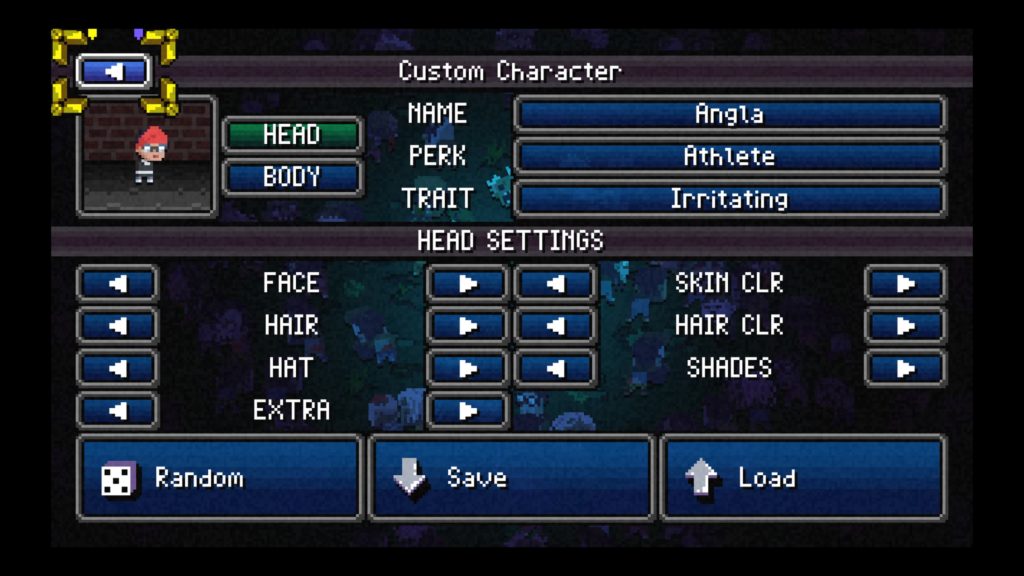Click the back arrow button
The image size is (1024, 576).
[115, 72]
